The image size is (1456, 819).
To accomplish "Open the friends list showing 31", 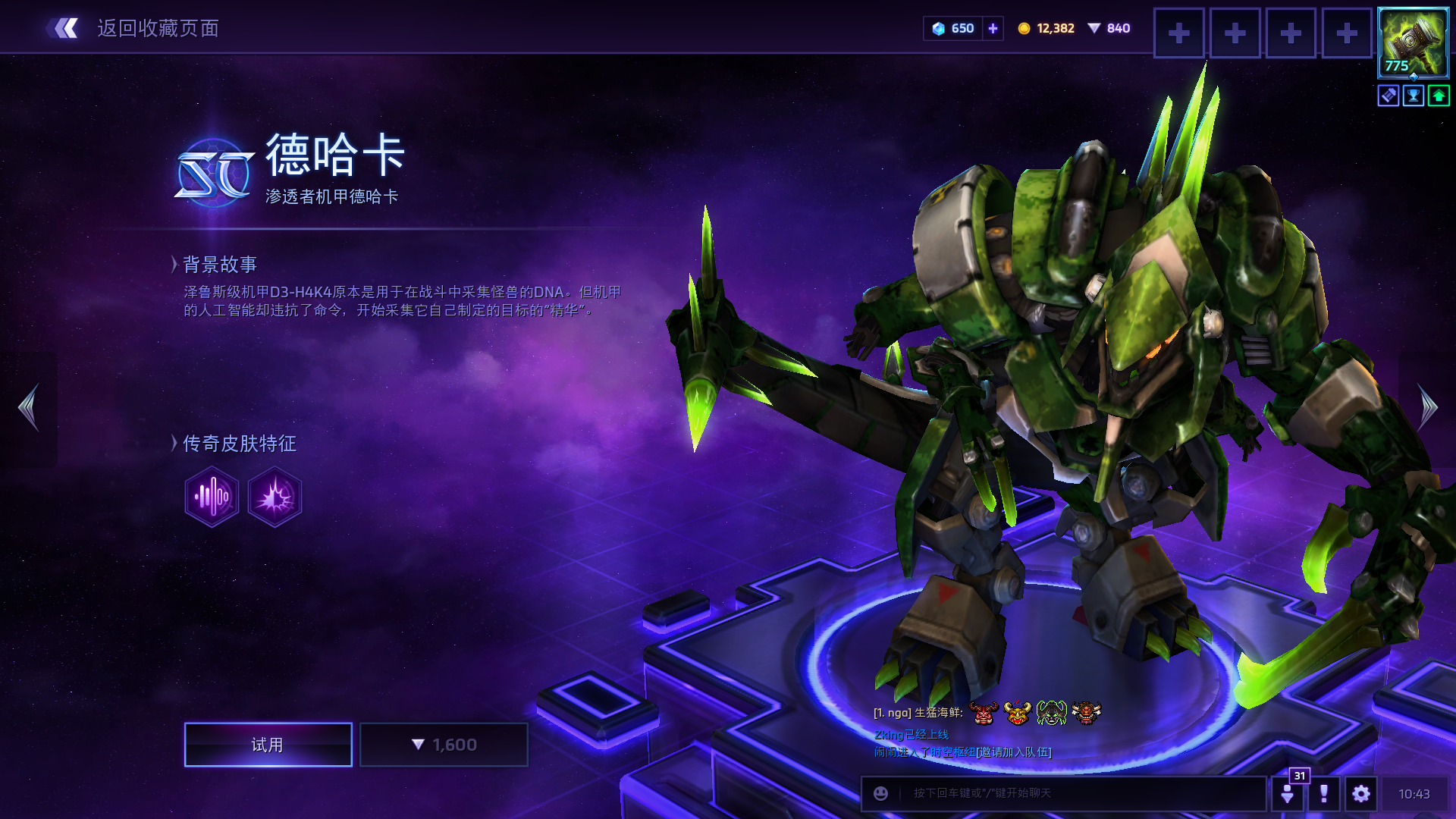I will click(x=1288, y=793).
